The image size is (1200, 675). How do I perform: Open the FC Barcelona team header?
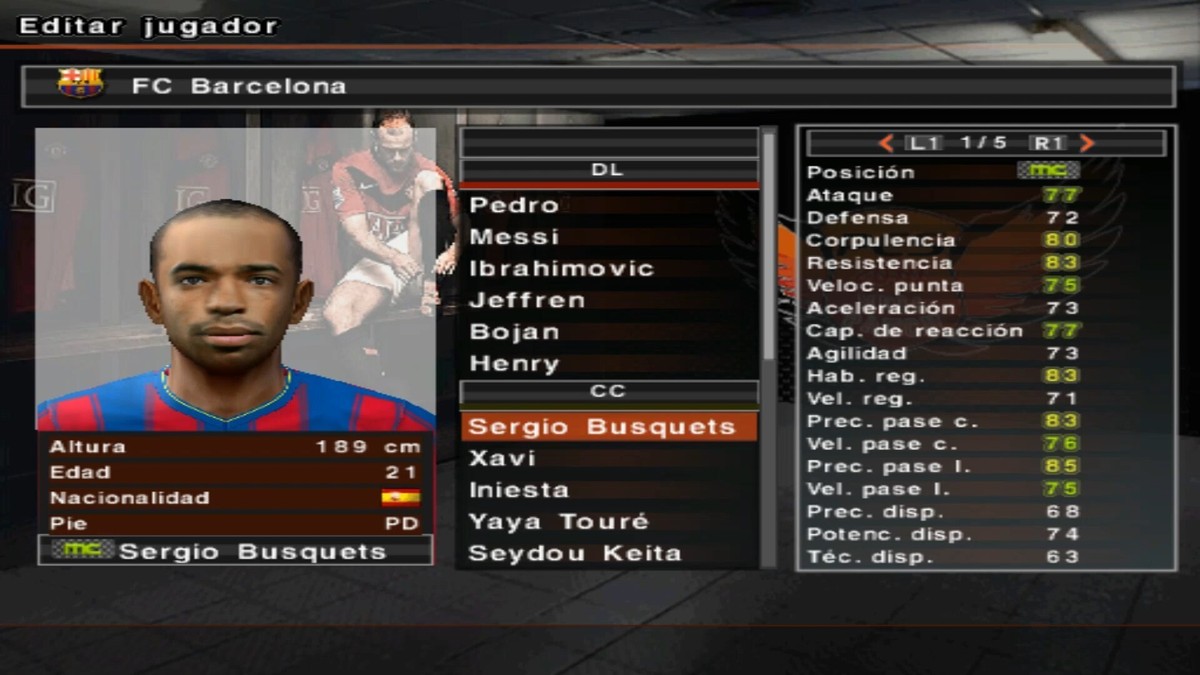point(600,86)
